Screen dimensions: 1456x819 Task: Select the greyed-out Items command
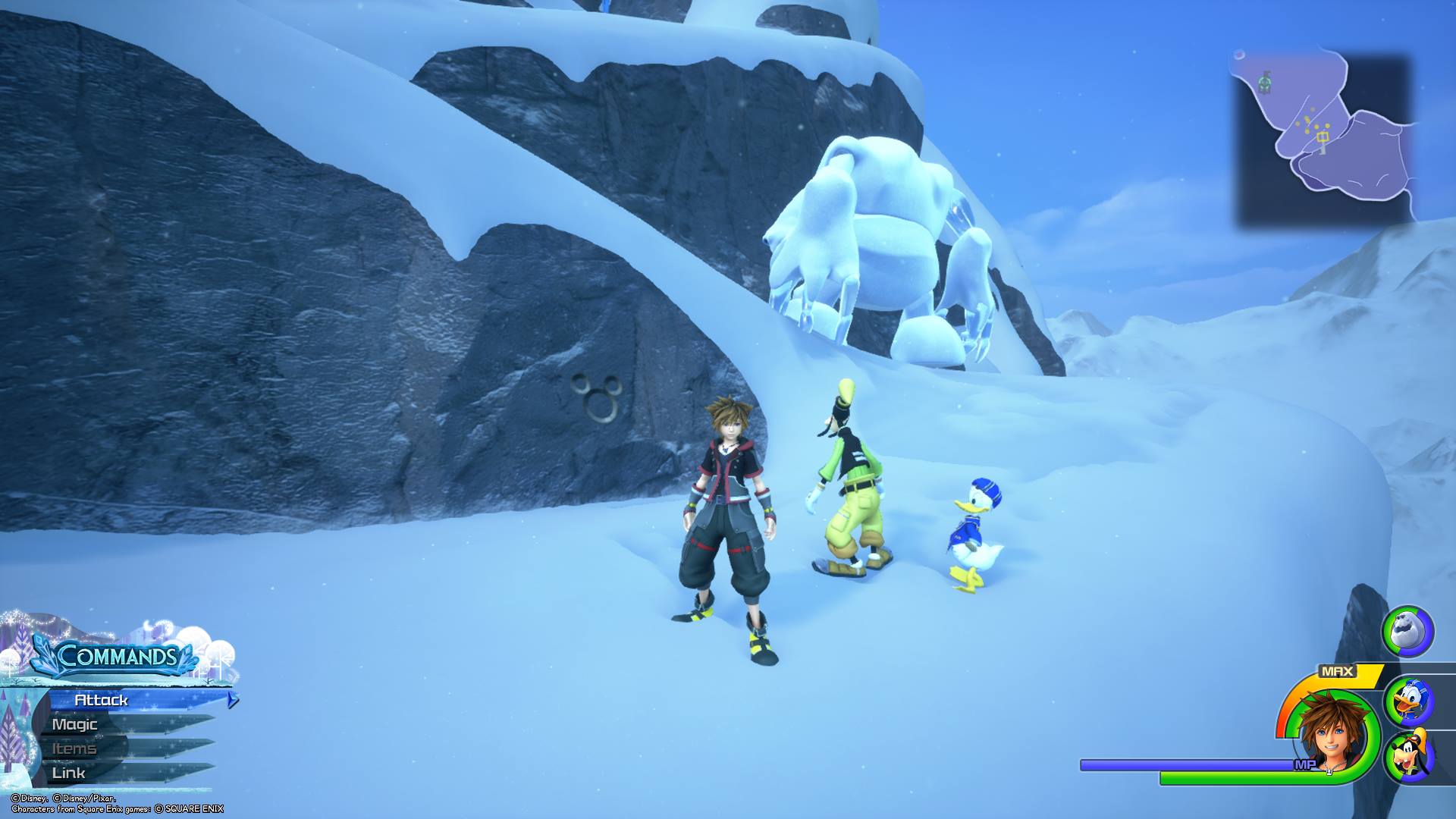coord(74,748)
